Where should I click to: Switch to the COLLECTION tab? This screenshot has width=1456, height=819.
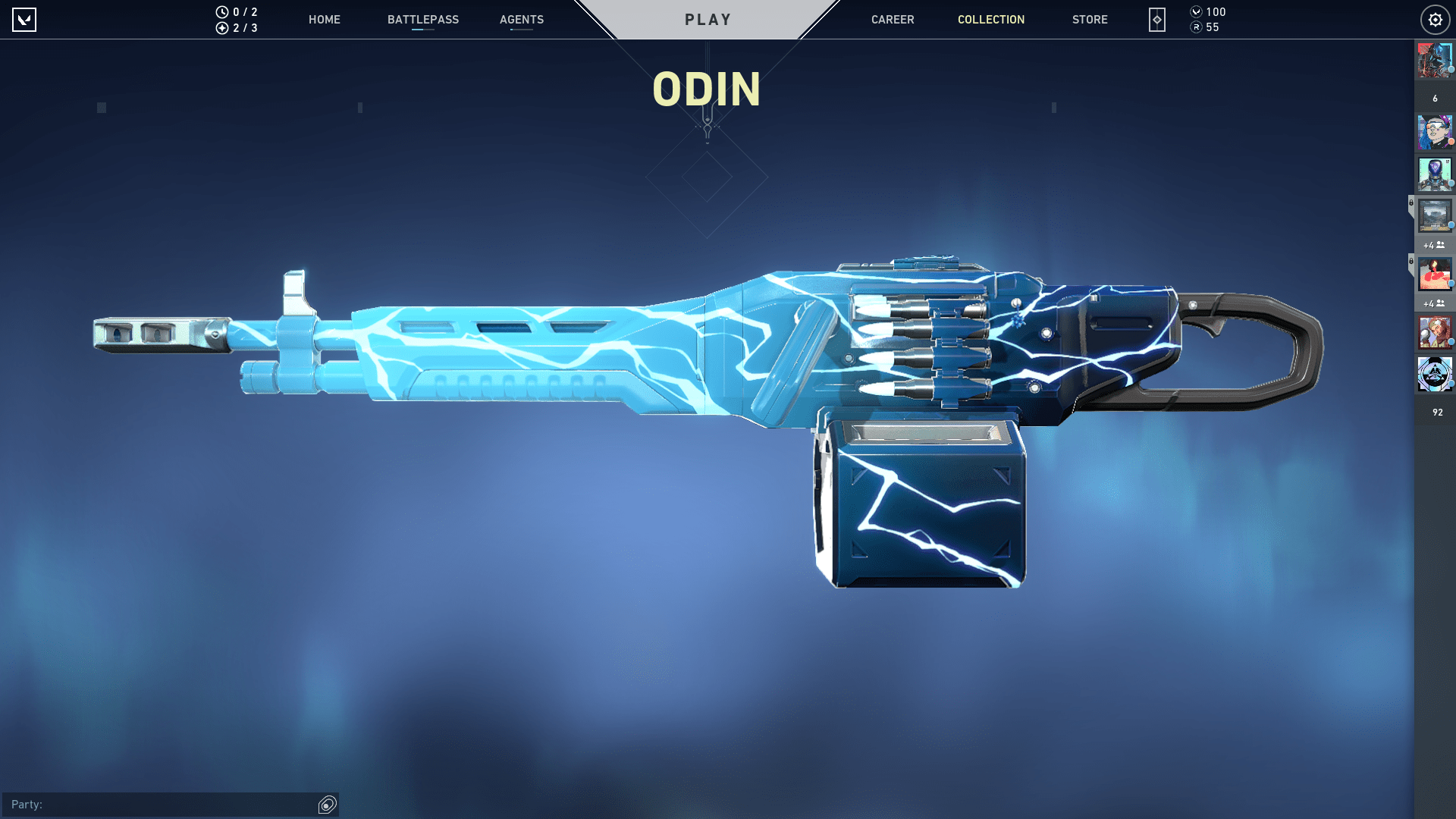pos(991,20)
